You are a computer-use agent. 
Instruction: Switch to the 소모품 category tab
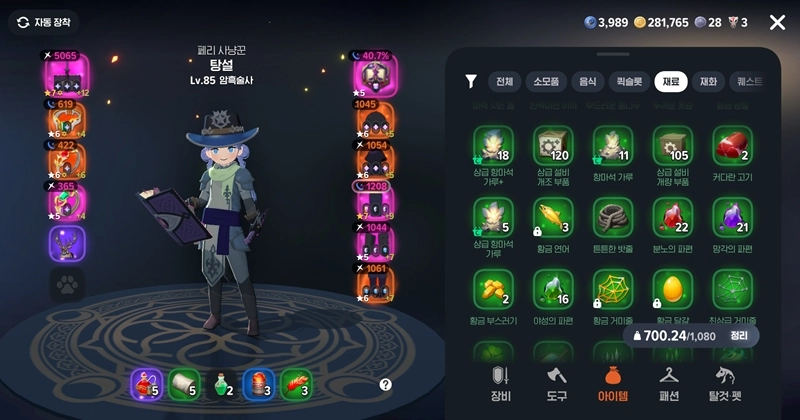551,82
